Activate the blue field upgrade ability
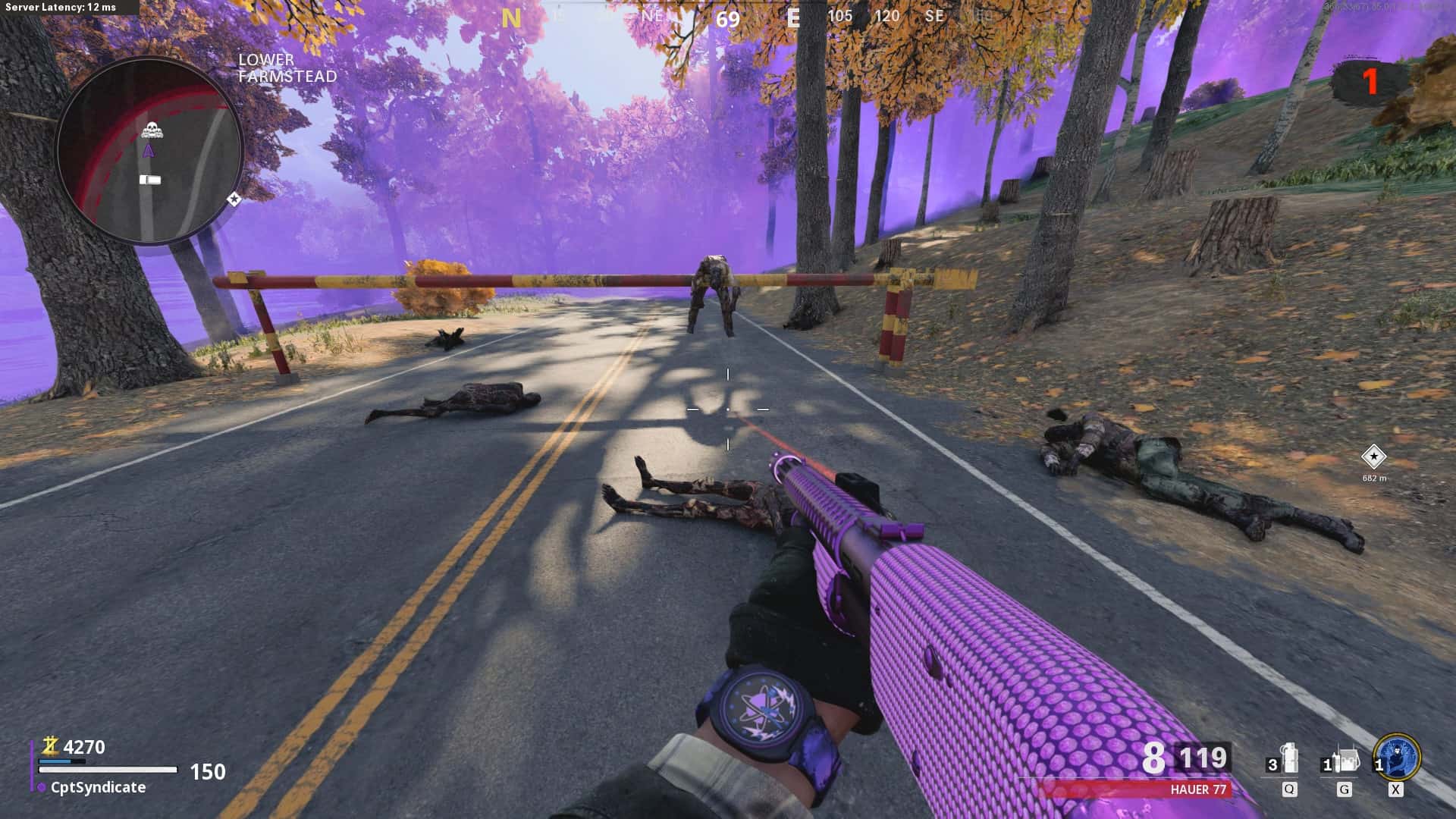The height and width of the screenshot is (819, 1456). 1397,757
